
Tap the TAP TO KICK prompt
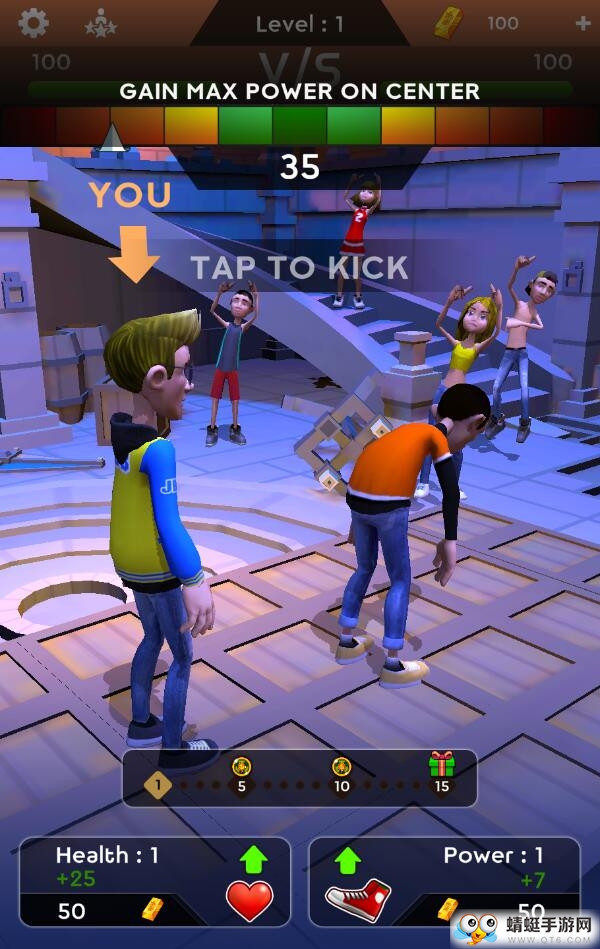coord(299,267)
